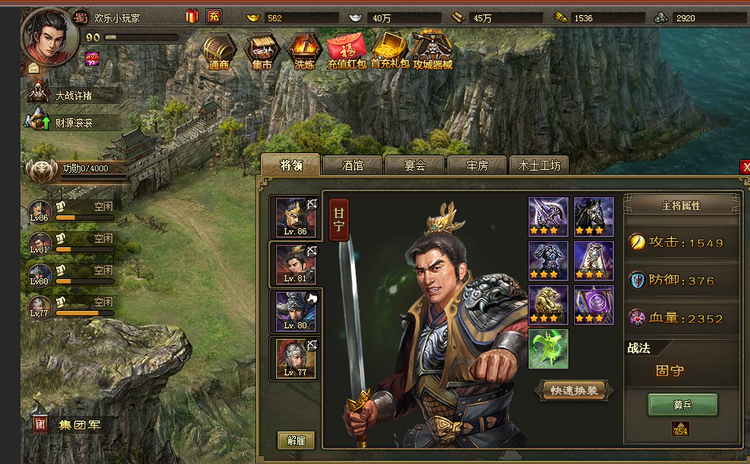Select the Lv. 77 general portrait
Viewport: 750px width, 464px height.
click(295, 357)
